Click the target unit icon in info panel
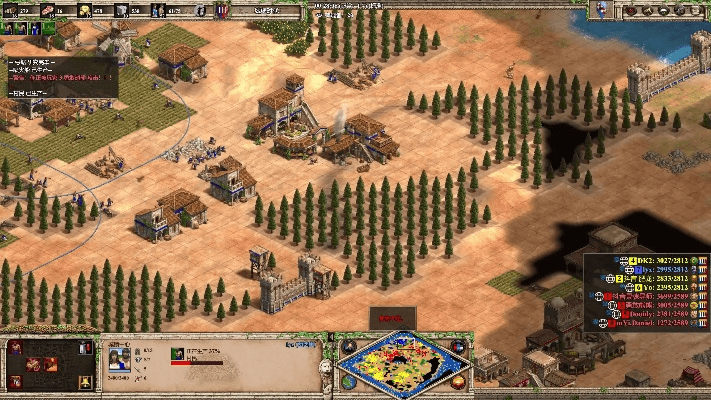This screenshot has width=711, height=400. pyautogui.click(x=177, y=352)
